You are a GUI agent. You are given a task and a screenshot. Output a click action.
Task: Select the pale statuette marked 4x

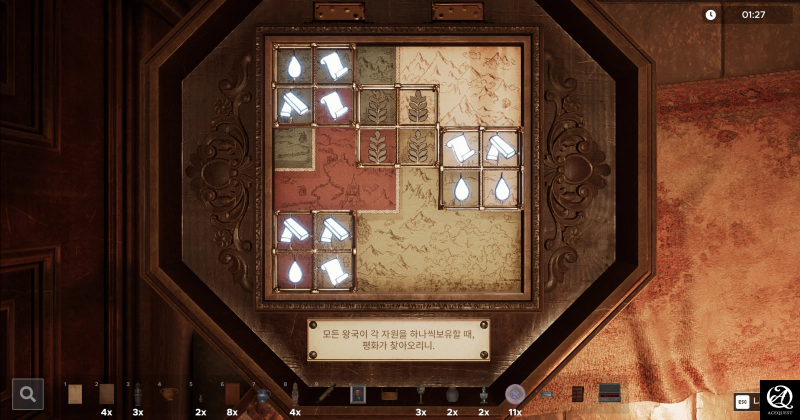point(295,394)
